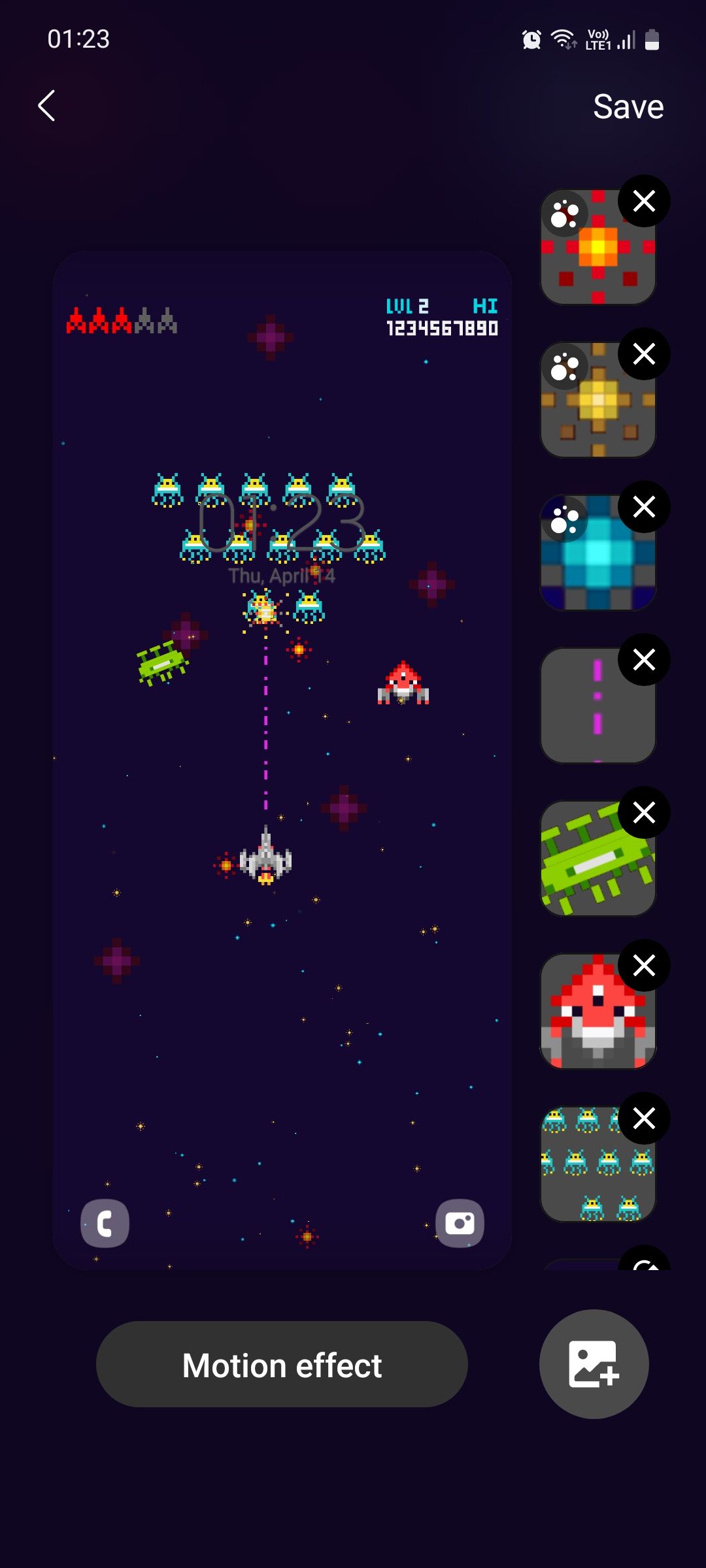
Task: Add an image with the picture-plus button
Action: pyautogui.click(x=594, y=1364)
